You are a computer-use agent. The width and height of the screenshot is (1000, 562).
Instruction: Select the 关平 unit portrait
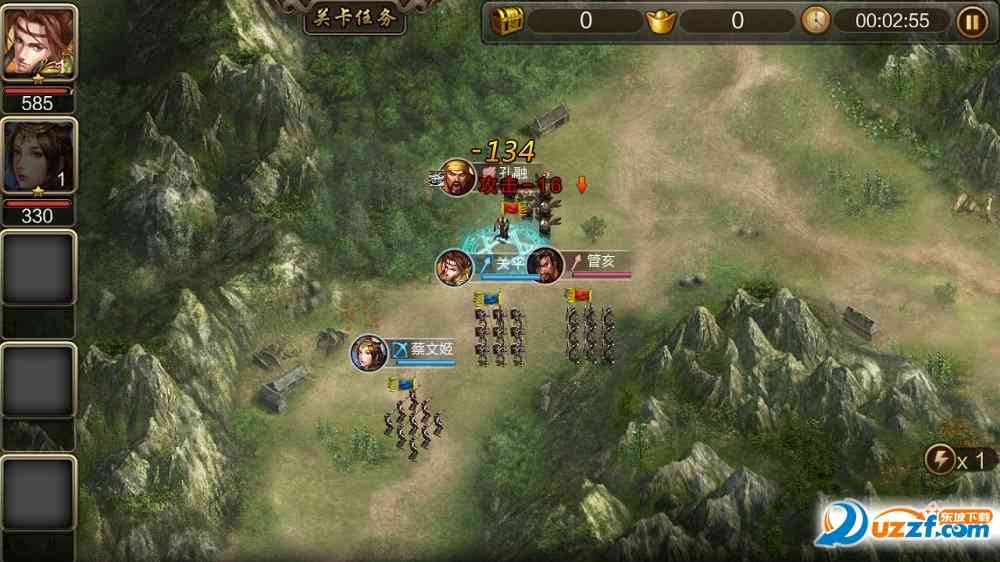454,267
